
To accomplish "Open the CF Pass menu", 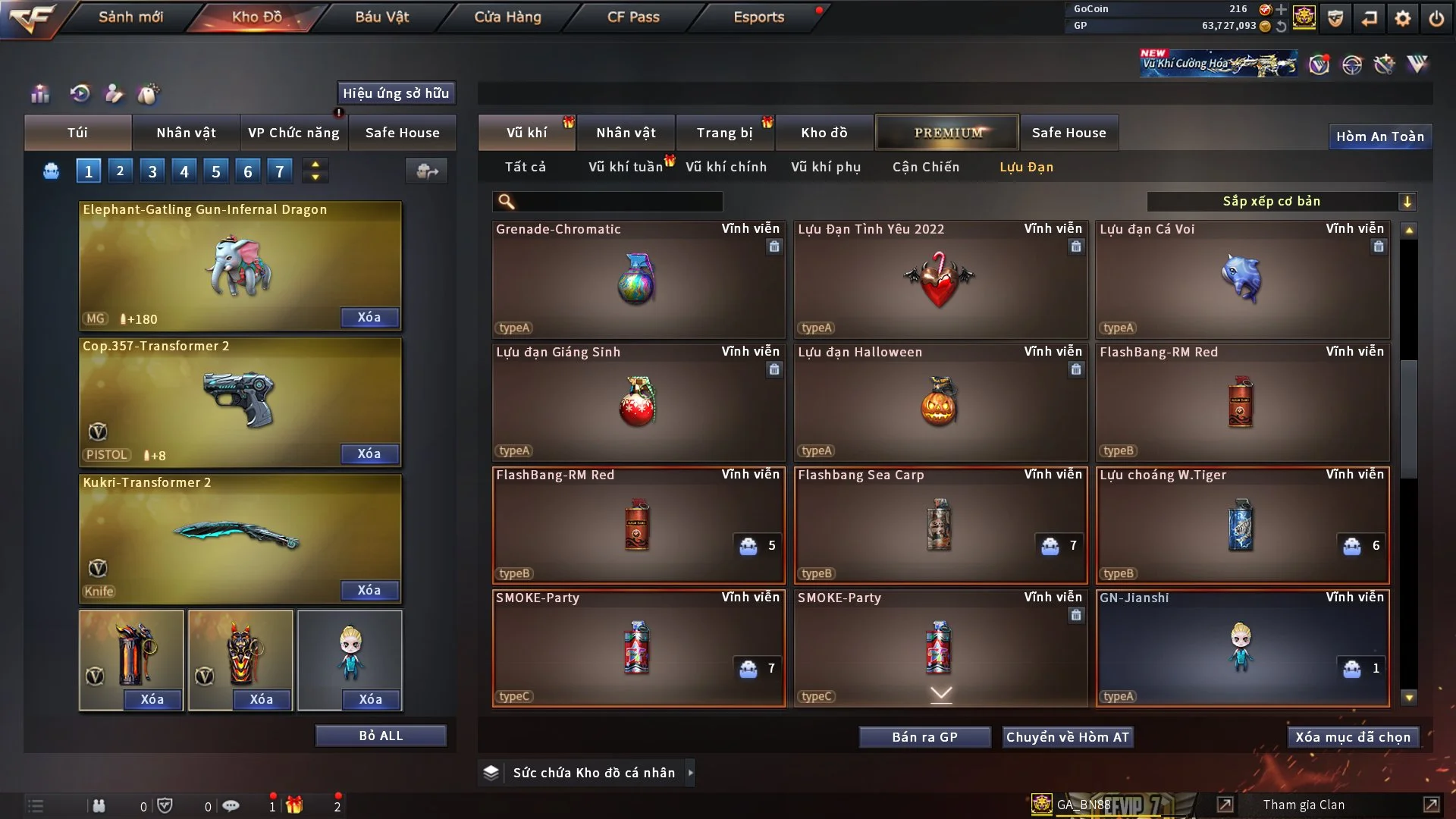I will point(633,17).
